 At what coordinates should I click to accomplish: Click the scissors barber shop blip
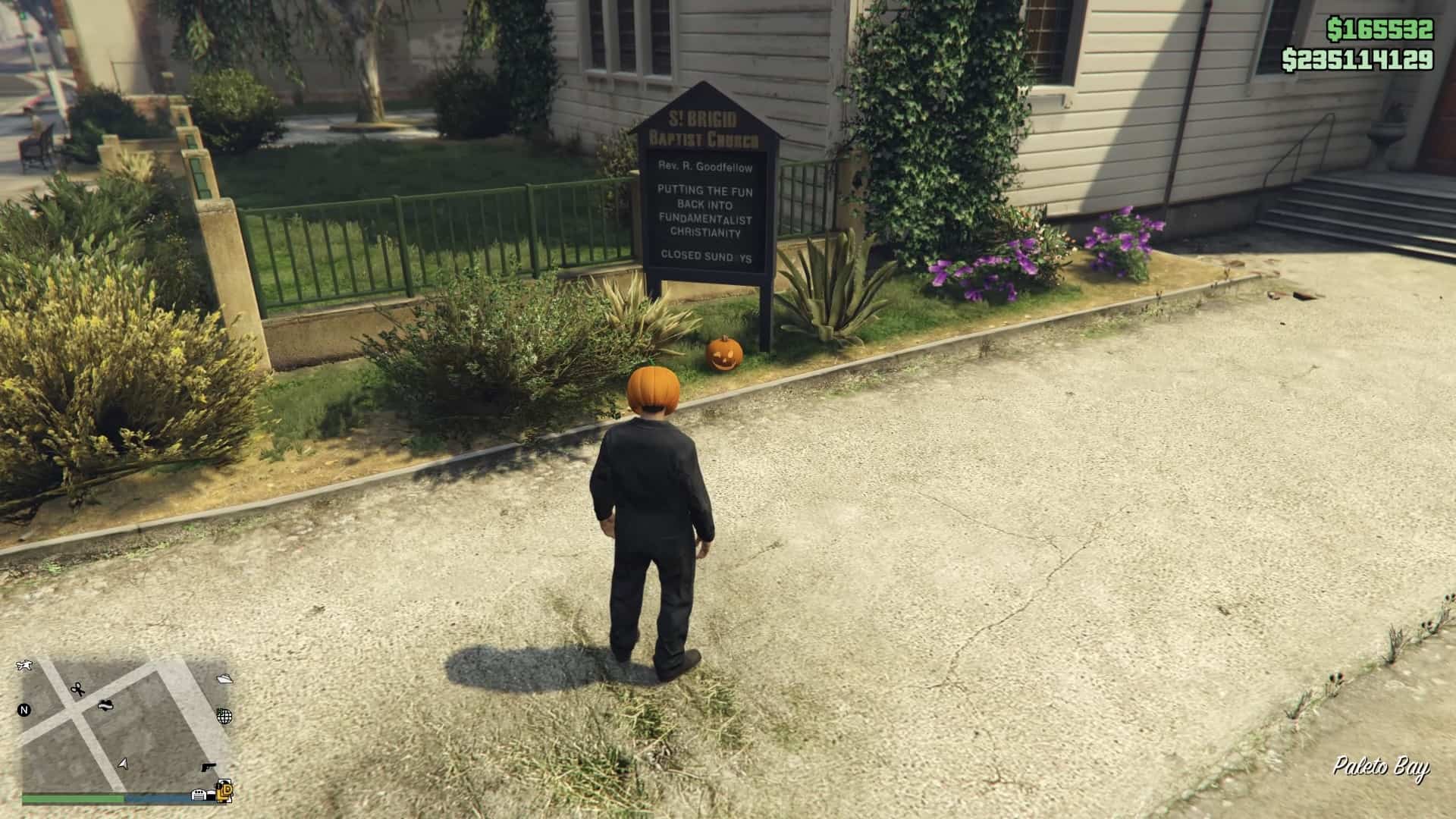click(x=77, y=689)
